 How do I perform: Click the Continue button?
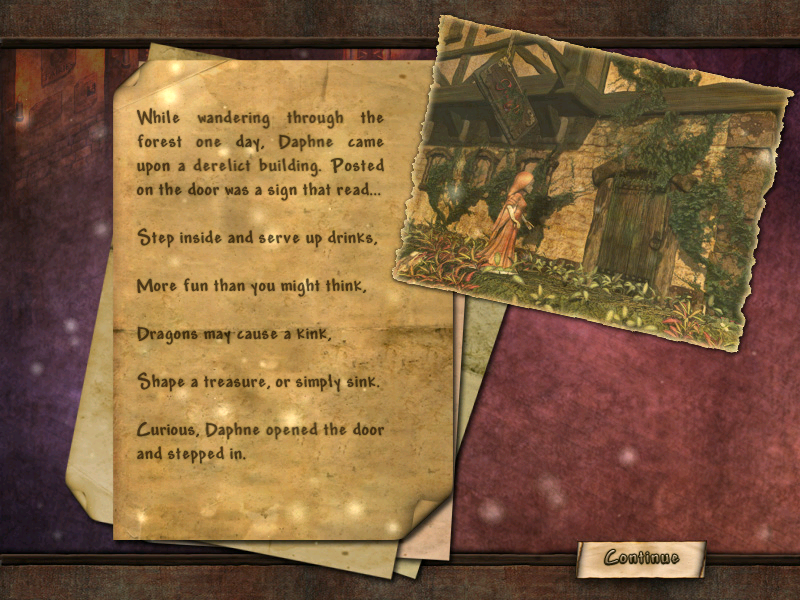641,558
